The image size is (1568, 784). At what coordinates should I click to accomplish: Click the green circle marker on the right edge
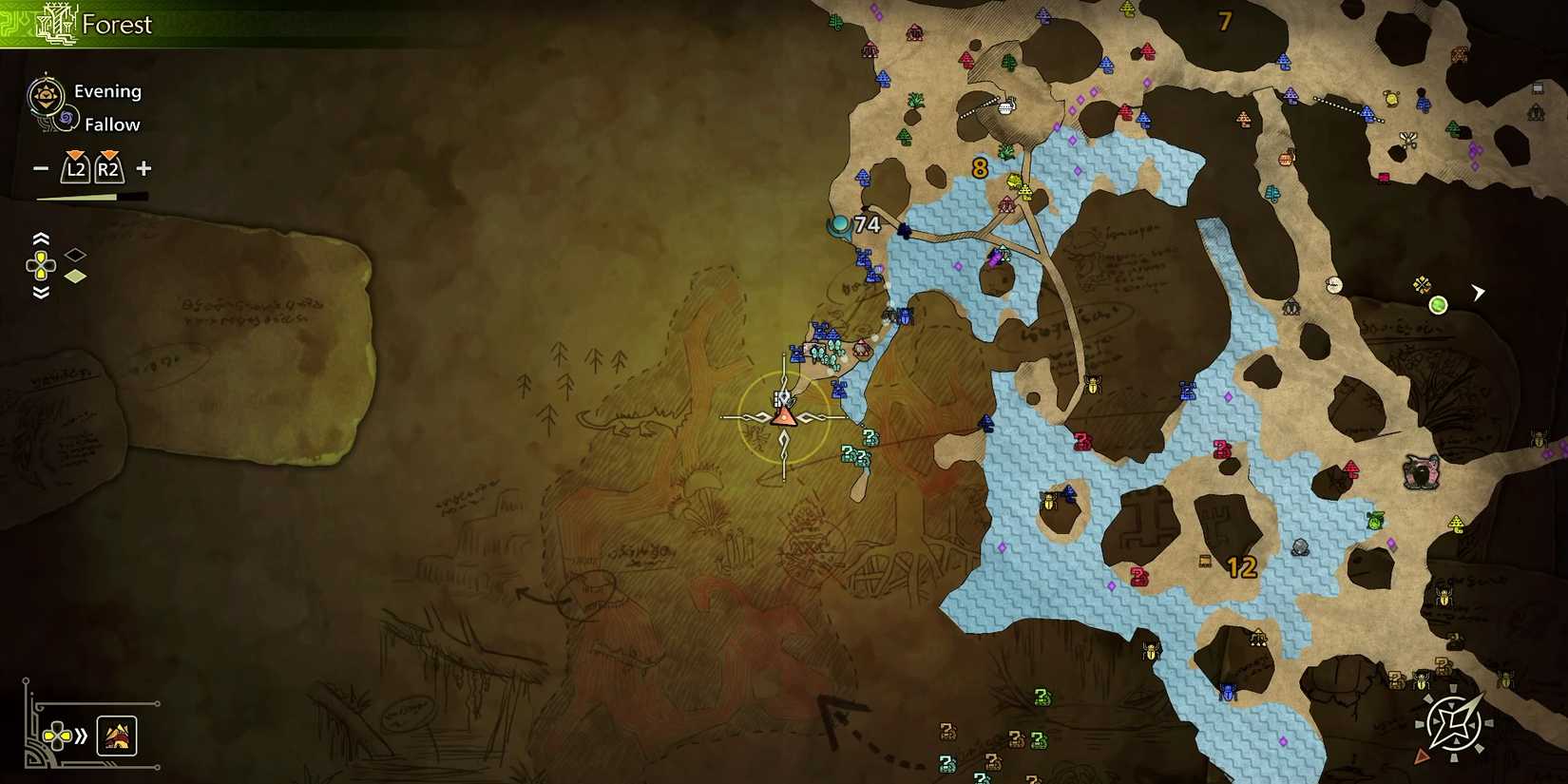1438,305
